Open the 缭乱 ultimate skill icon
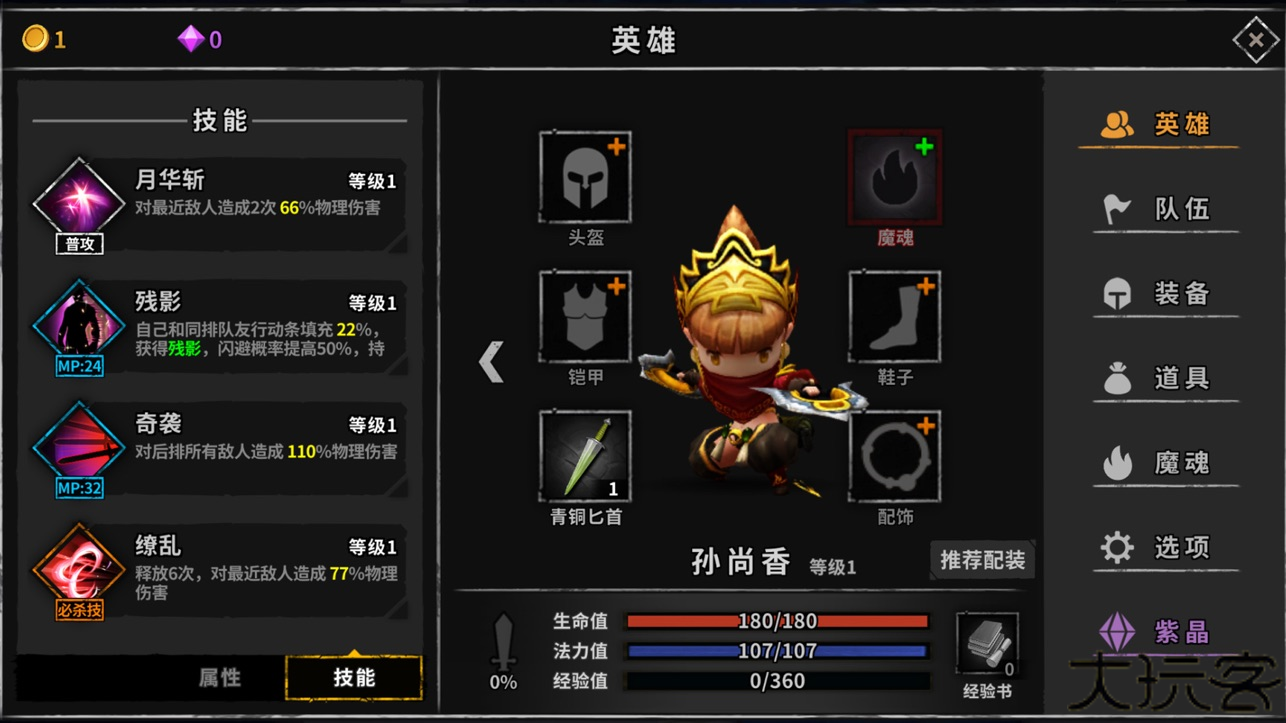This screenshot has width=1286, height=723. 78,568
